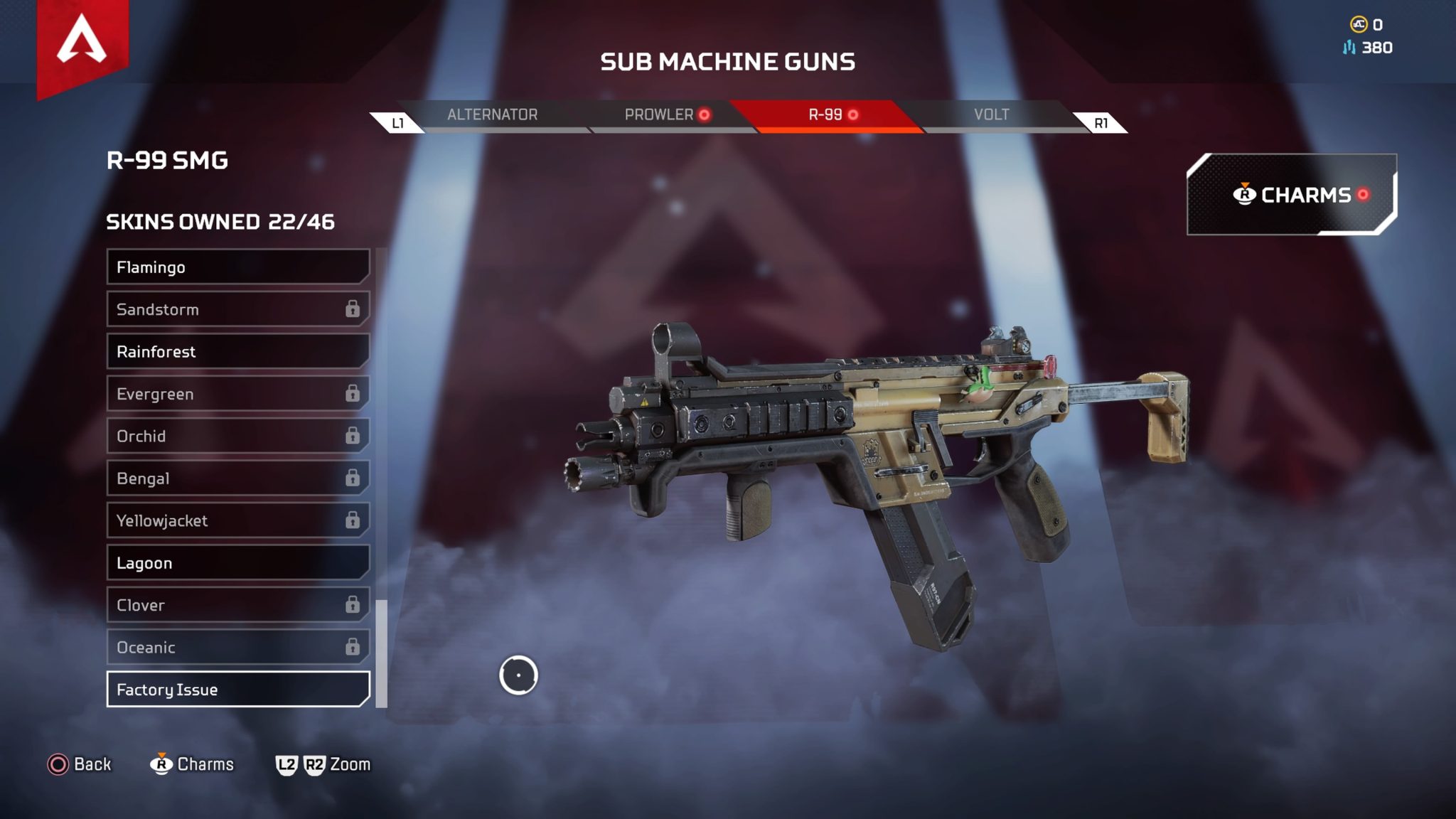This screenshot has width=1456, height=819.
Task: Select the Yellowjacket skin row
Action: [x=237, y=520]
